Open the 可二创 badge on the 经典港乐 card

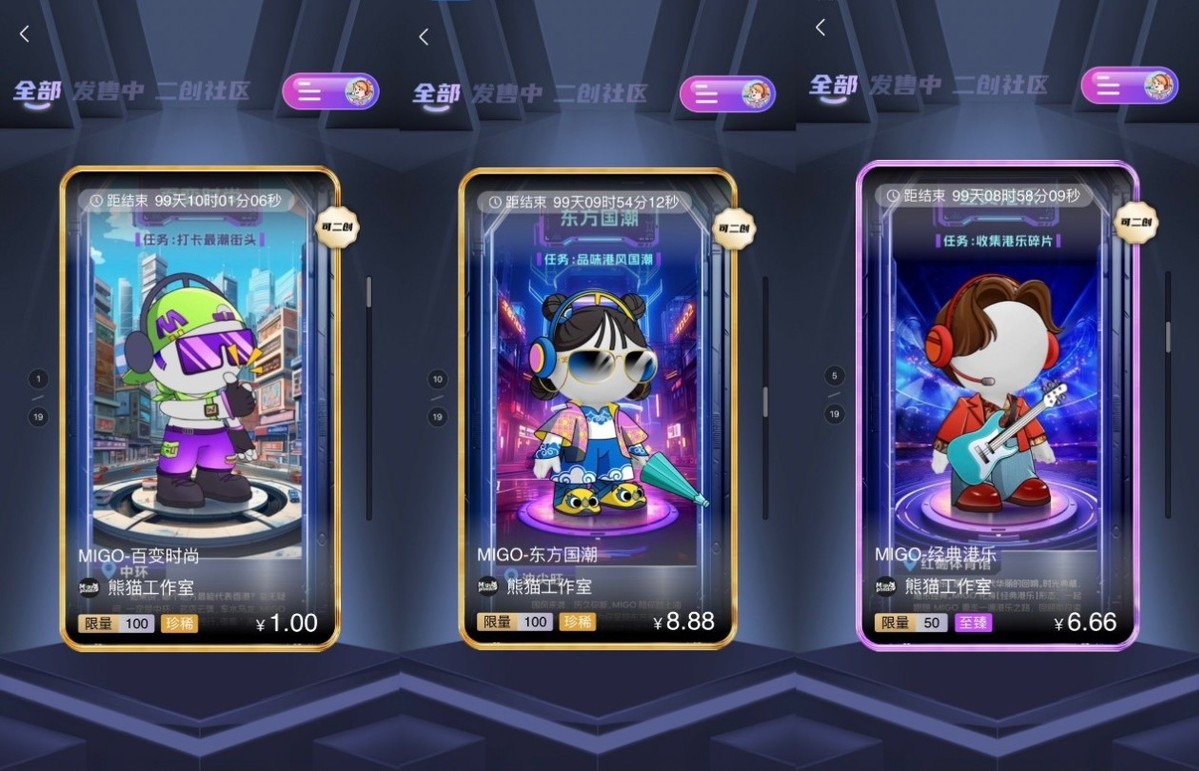point(1135,222)
